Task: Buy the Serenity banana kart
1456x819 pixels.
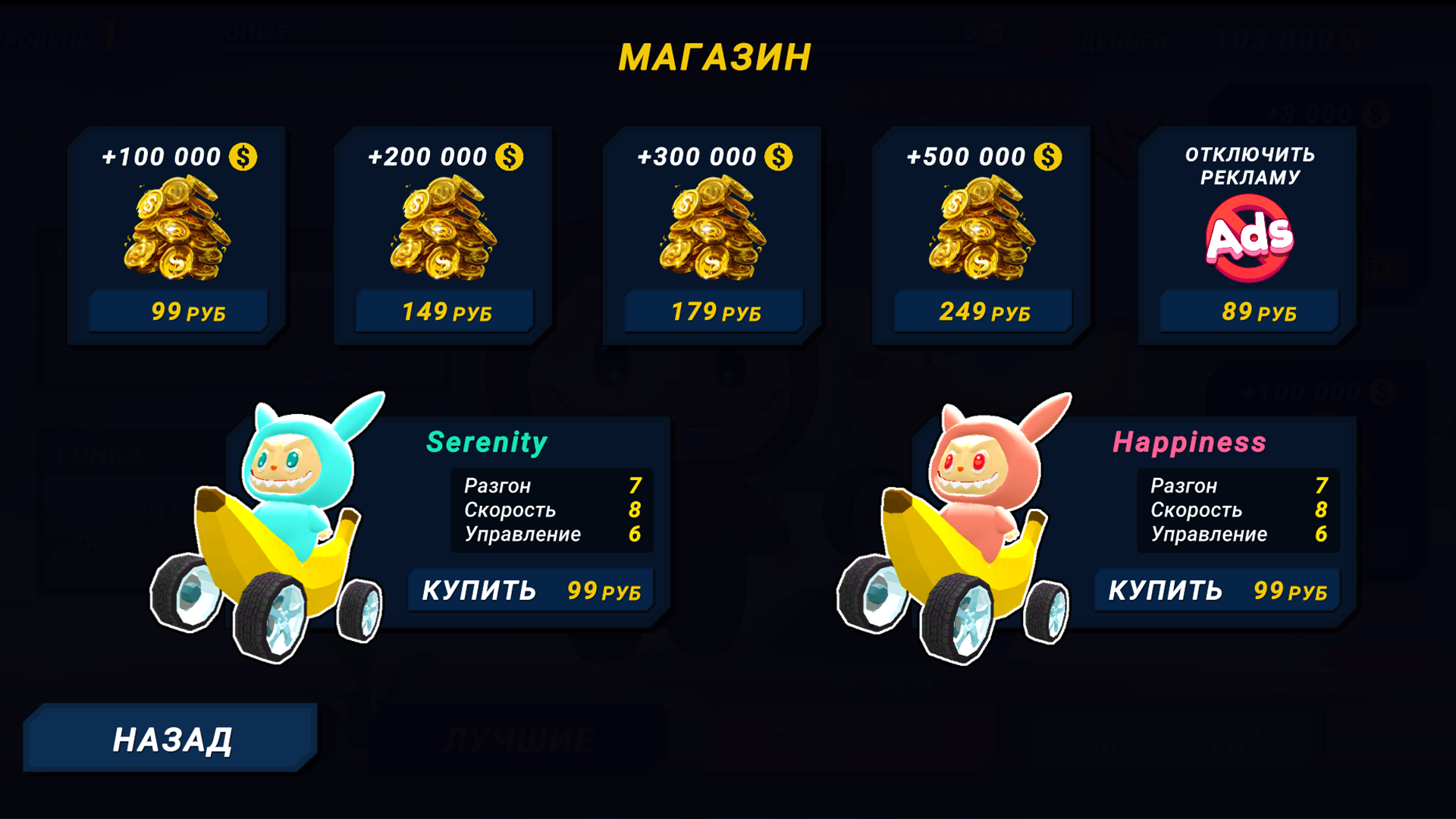Action: [531, 589]
